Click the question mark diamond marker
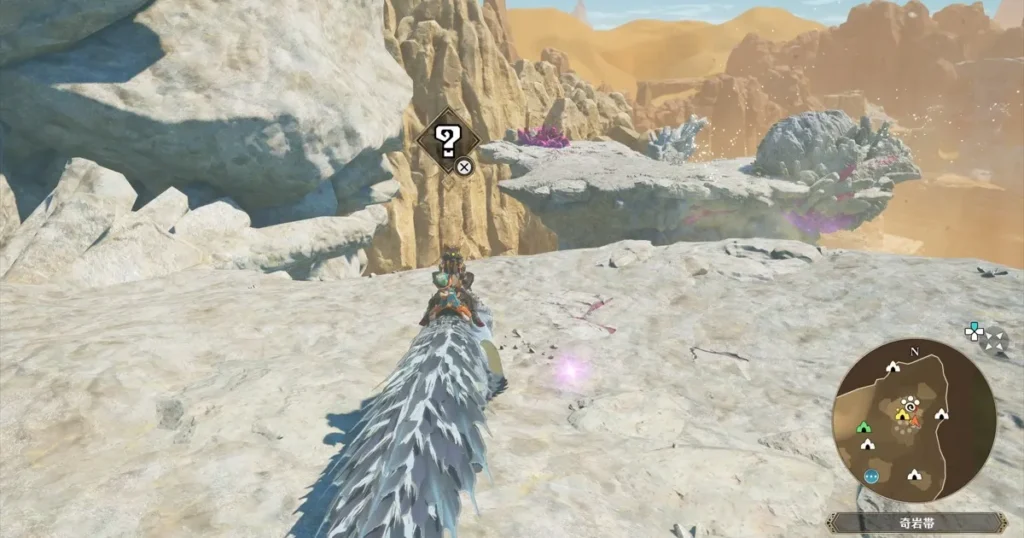 [447, 140]
